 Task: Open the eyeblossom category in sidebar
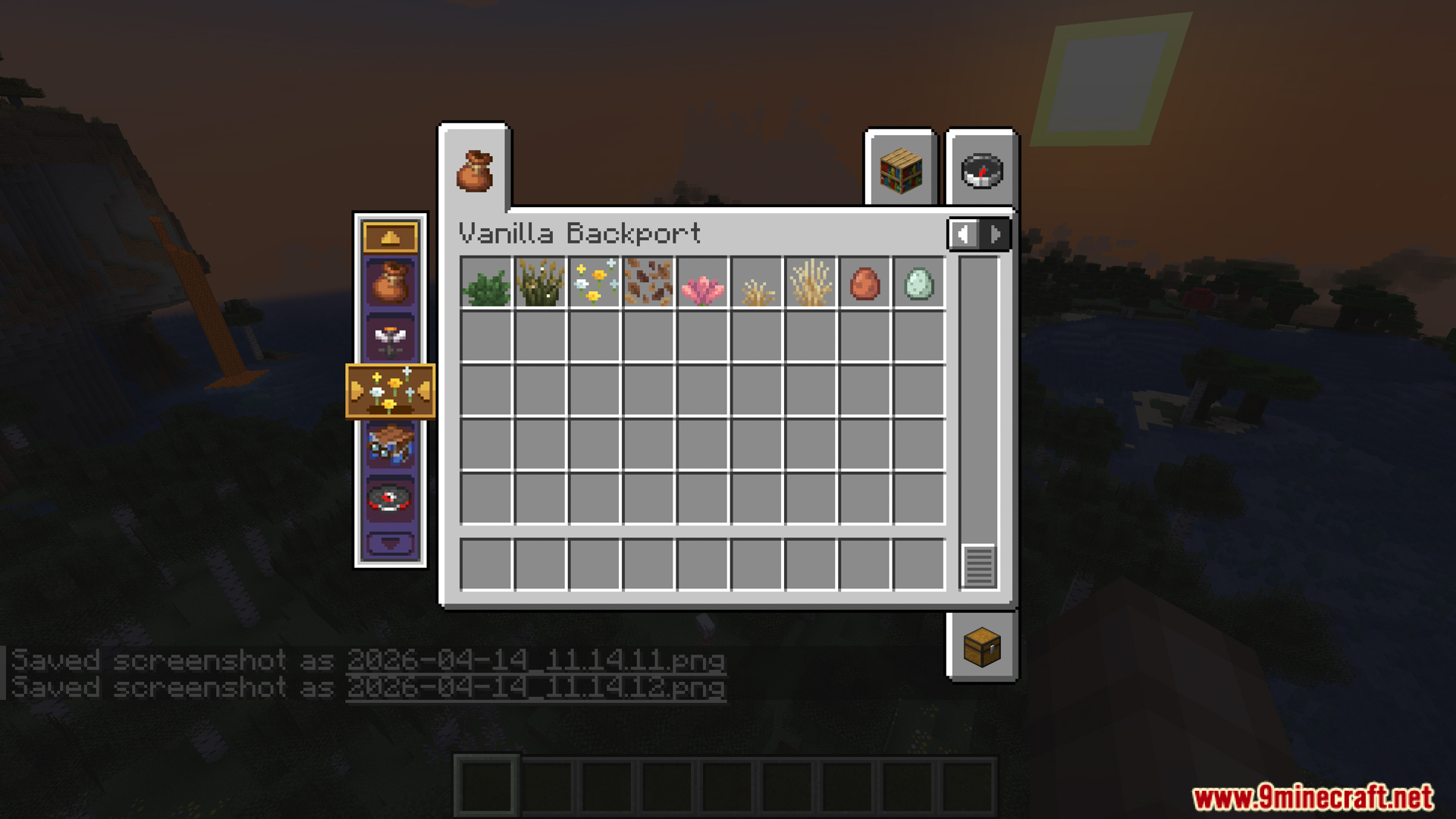click(x=389, y=339)
